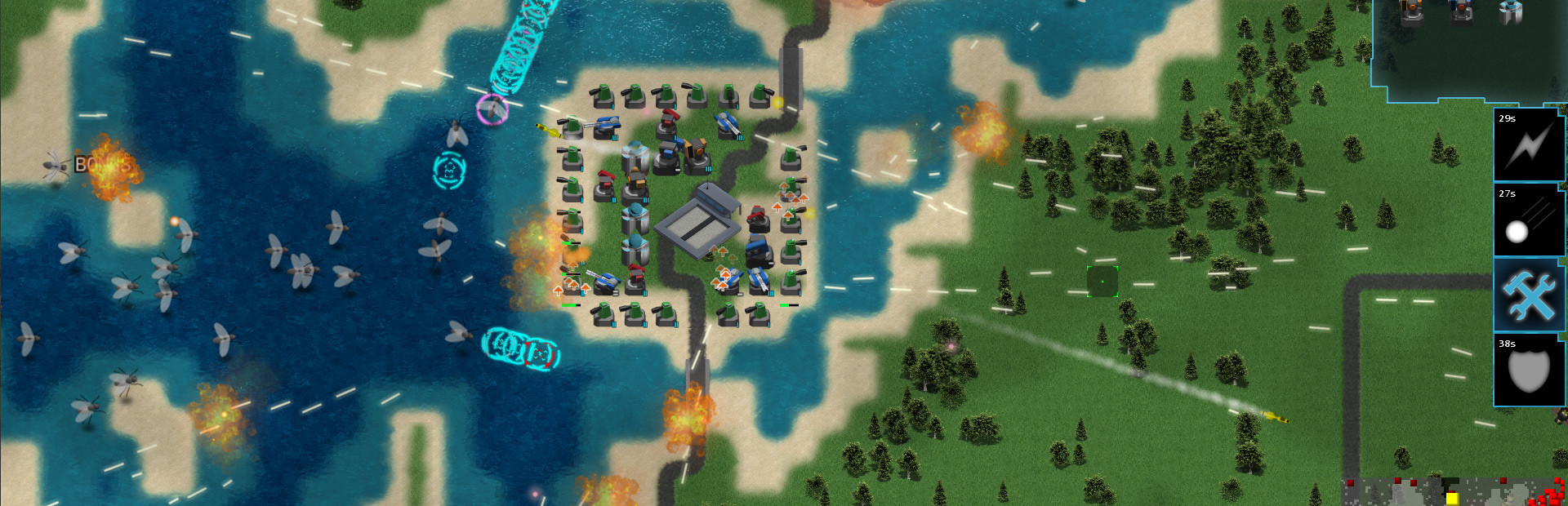
Task: Choose the blue-red turret in the build panel
Action: coord(1461,11)
